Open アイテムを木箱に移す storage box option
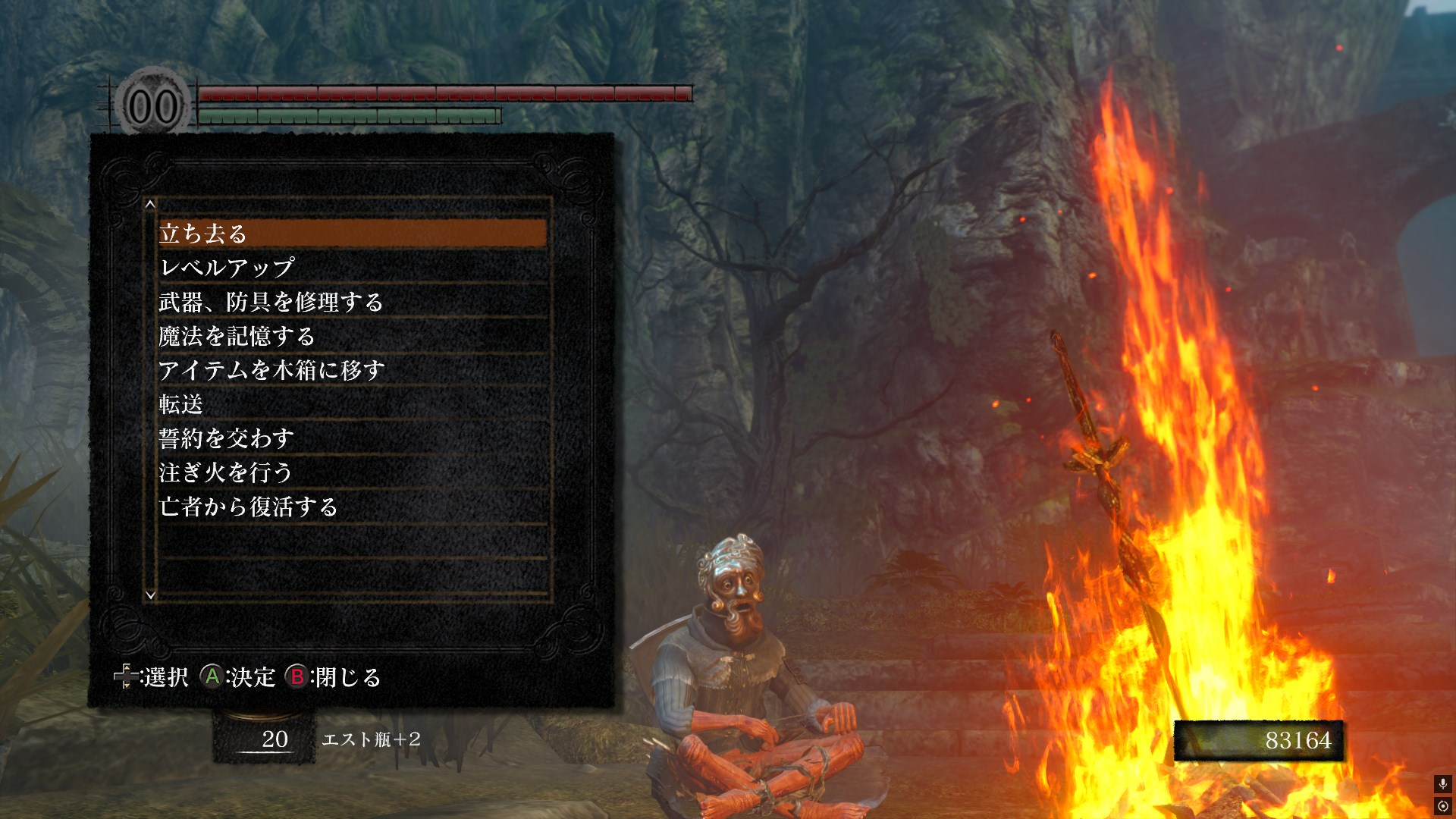This screenshot has width=1456, height=819. click(352, 370)
